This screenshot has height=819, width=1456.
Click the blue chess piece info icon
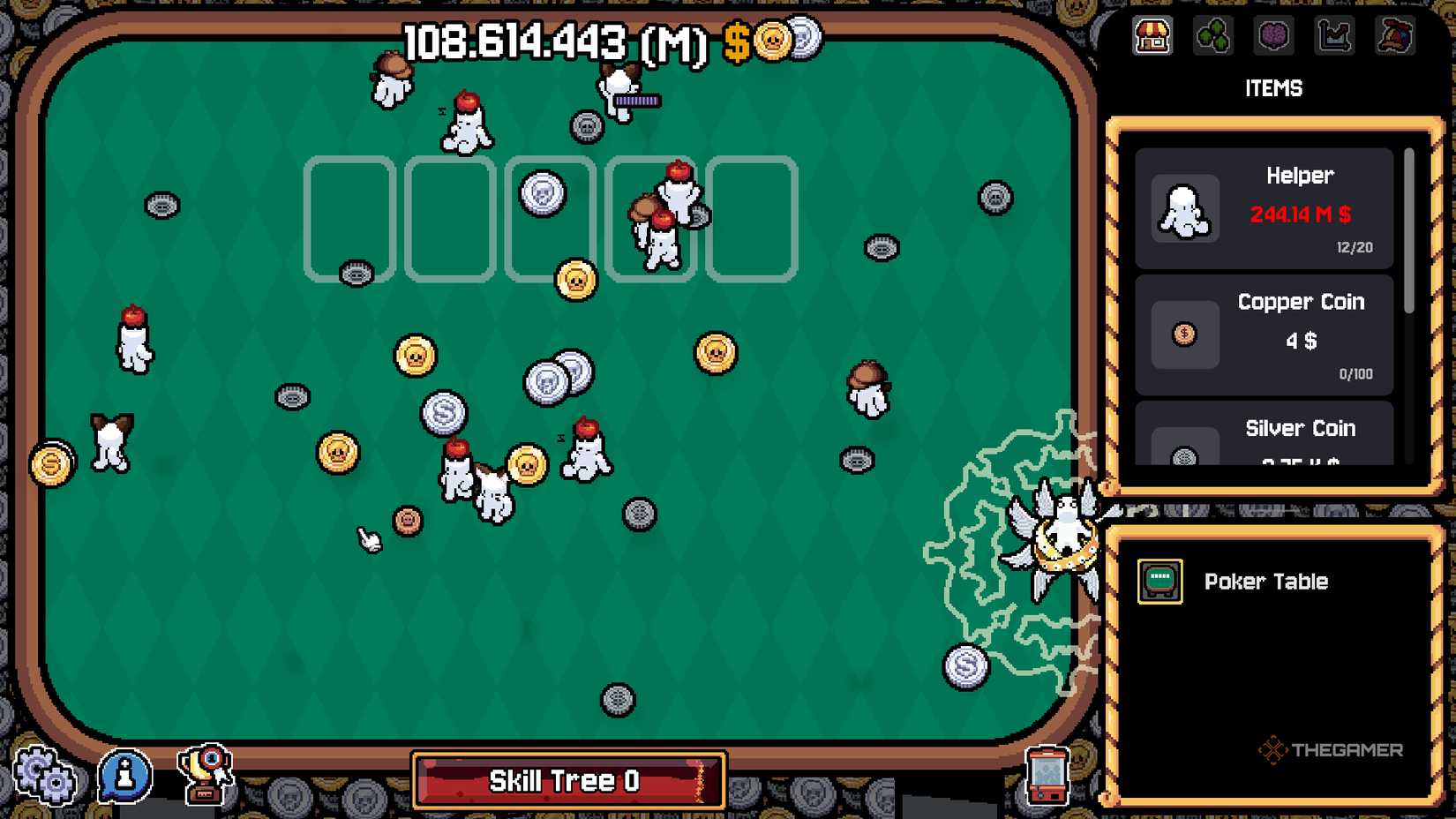tap(124, 777)
